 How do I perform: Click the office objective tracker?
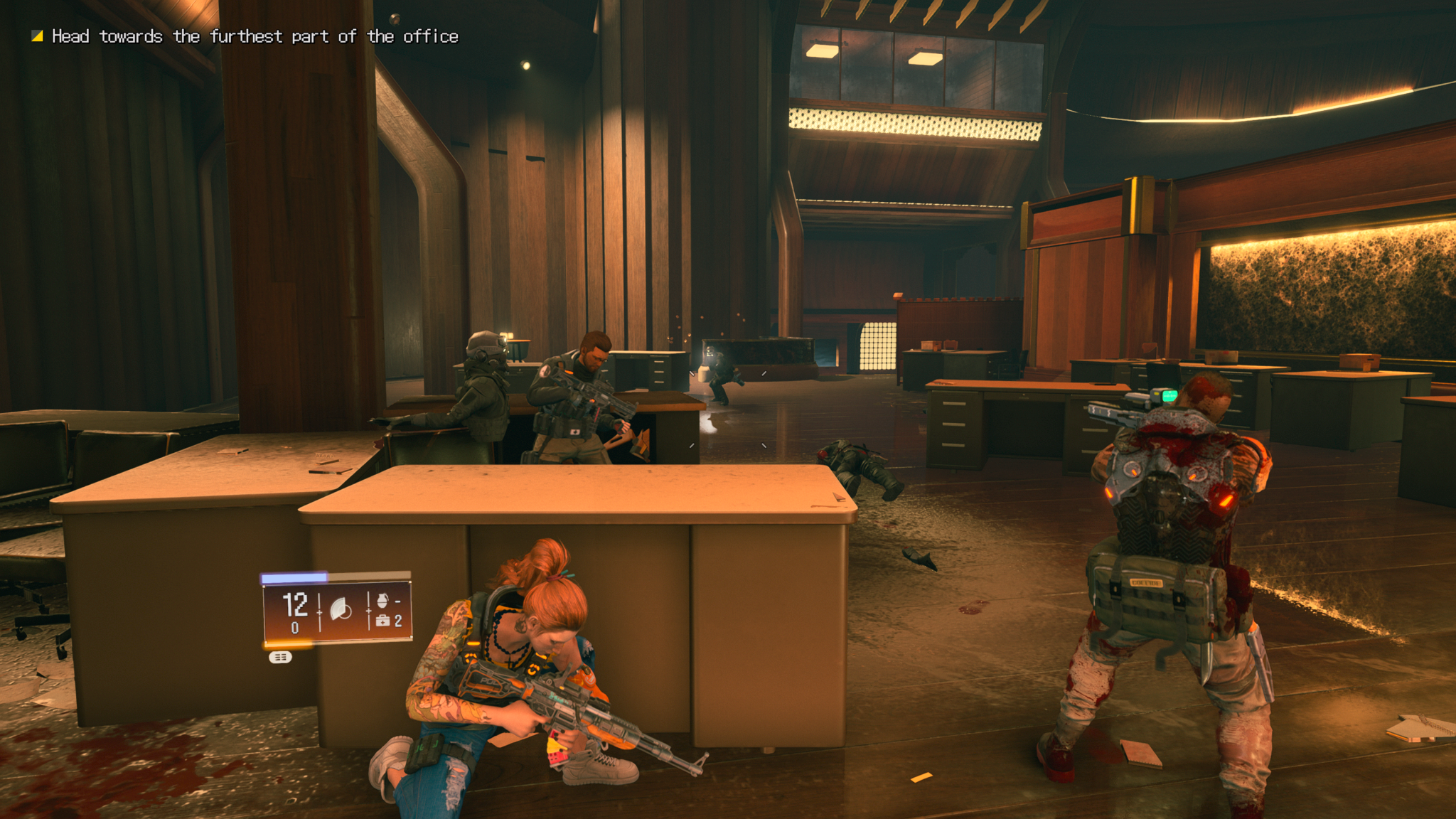(245, 36)
